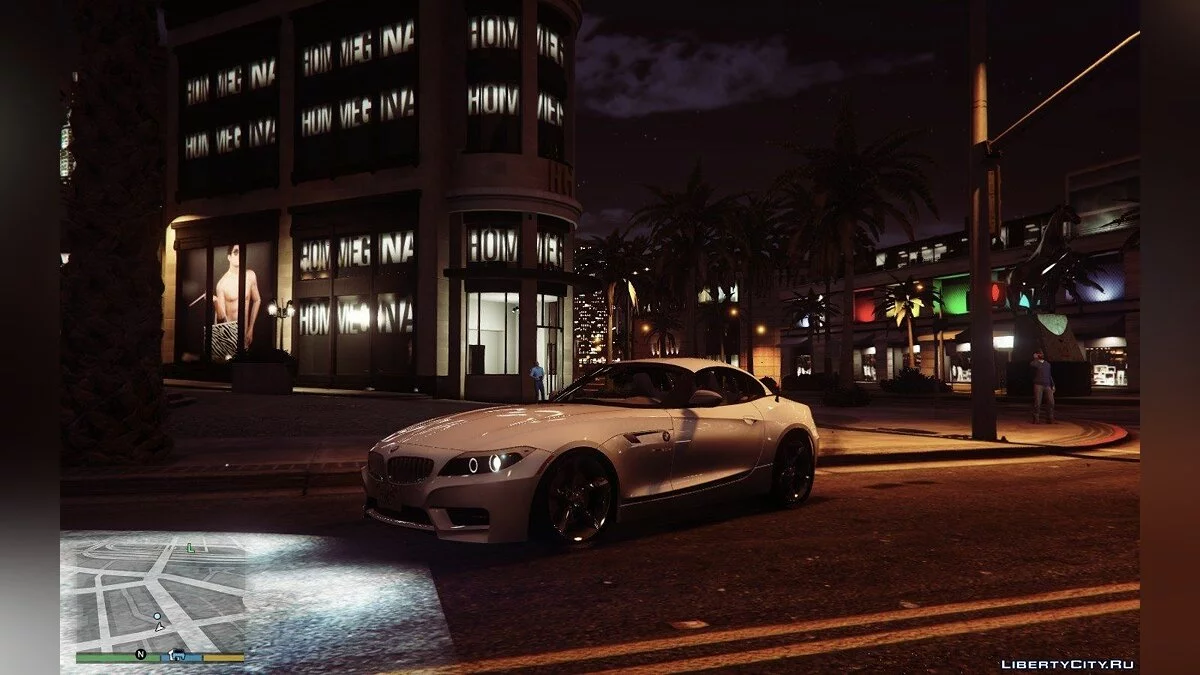
Task: Click the light blue dot blip on minimap
Action: [x=156, y=616]
